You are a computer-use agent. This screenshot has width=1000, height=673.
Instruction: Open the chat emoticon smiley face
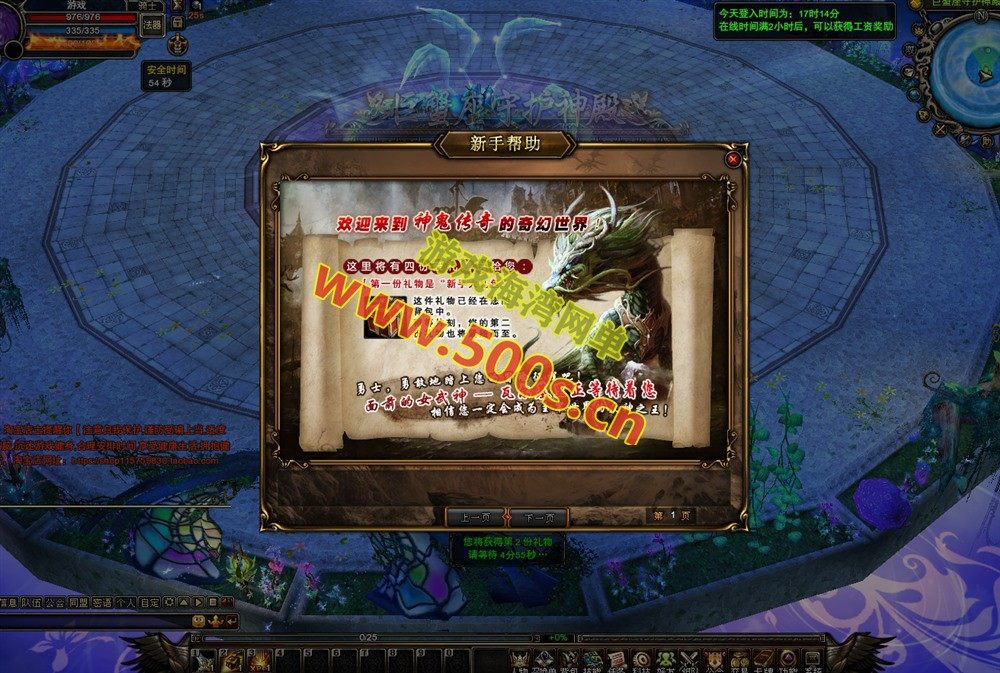199,621
